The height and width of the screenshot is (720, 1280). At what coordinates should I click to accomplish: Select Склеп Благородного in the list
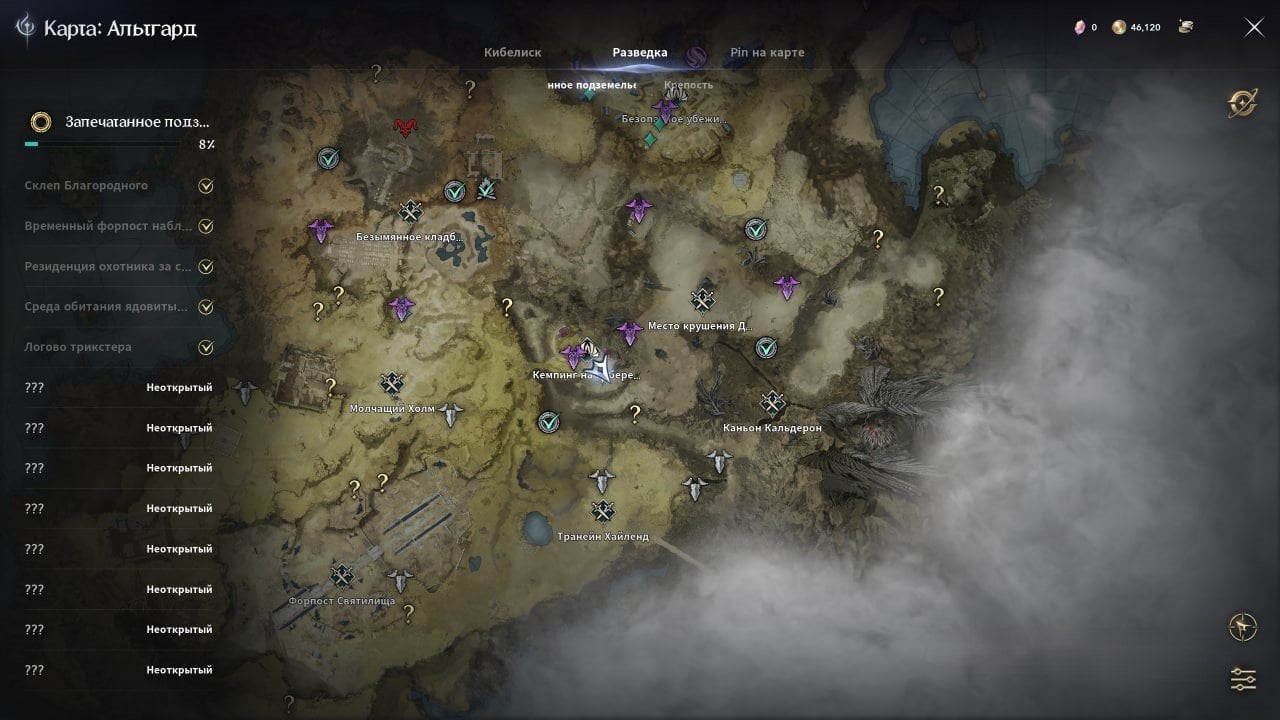[x=87, y=186]
